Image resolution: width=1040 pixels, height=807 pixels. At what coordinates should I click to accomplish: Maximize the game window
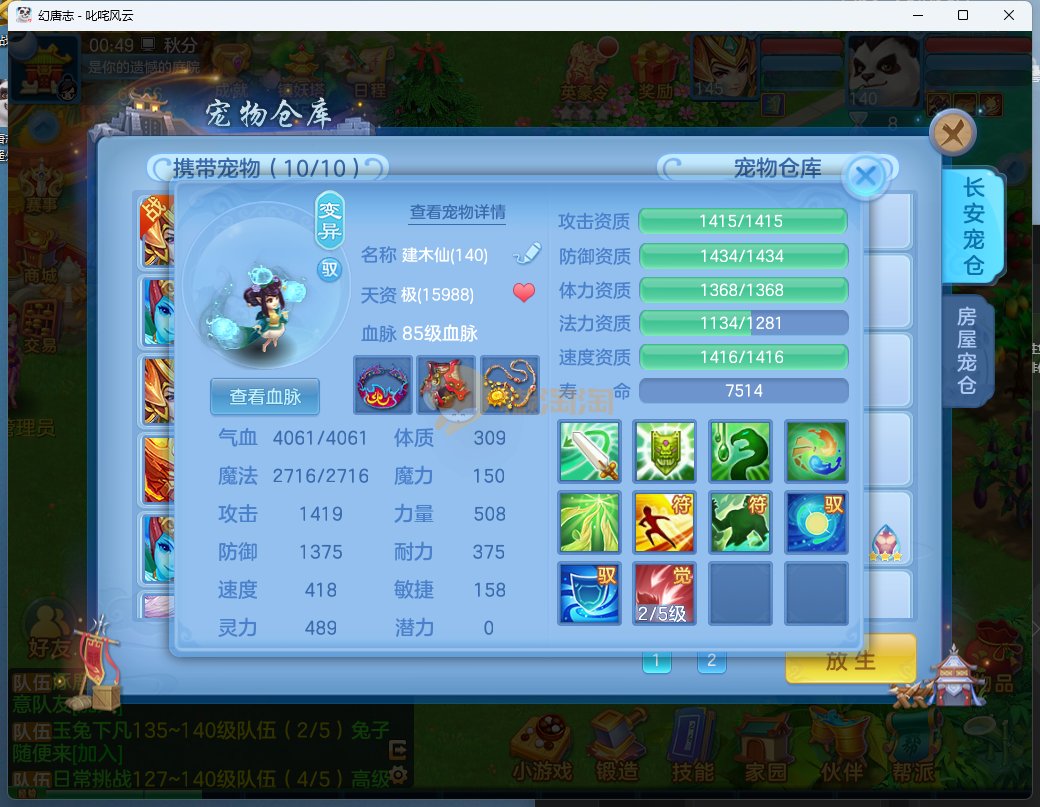962,15
